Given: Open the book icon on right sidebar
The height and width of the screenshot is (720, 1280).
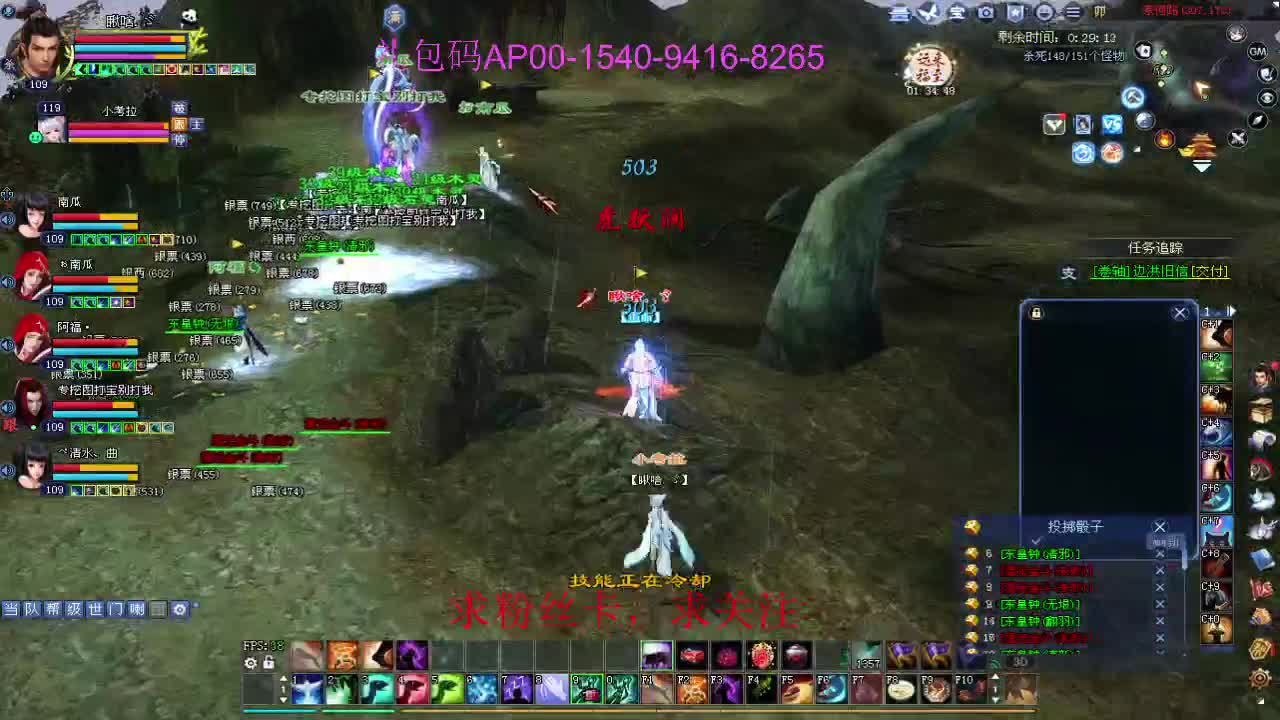Looking at the screenshot, I should point(1264,408).
